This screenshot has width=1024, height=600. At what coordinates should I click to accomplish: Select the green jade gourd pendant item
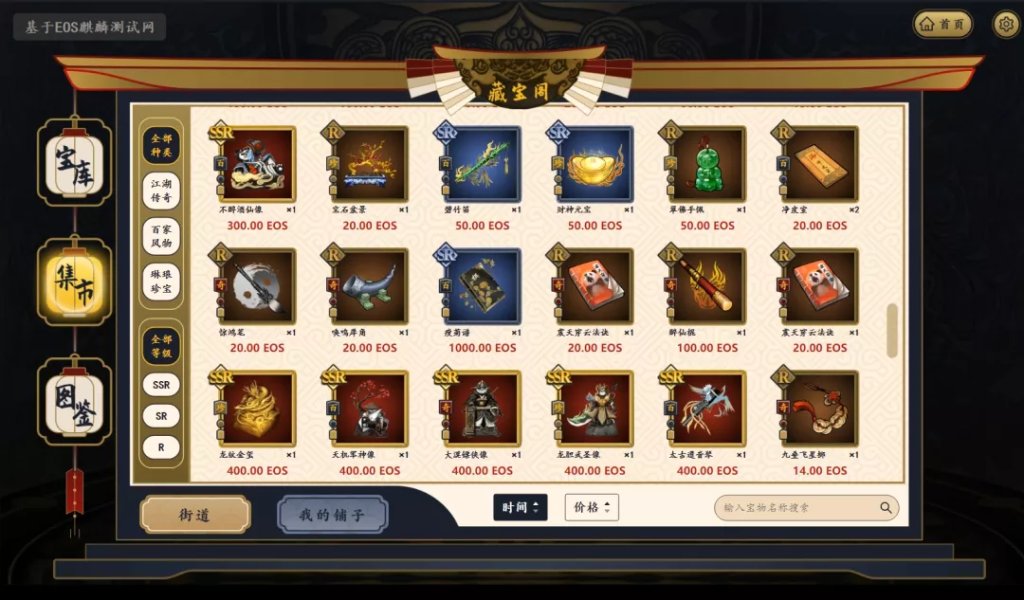point(709,163)
